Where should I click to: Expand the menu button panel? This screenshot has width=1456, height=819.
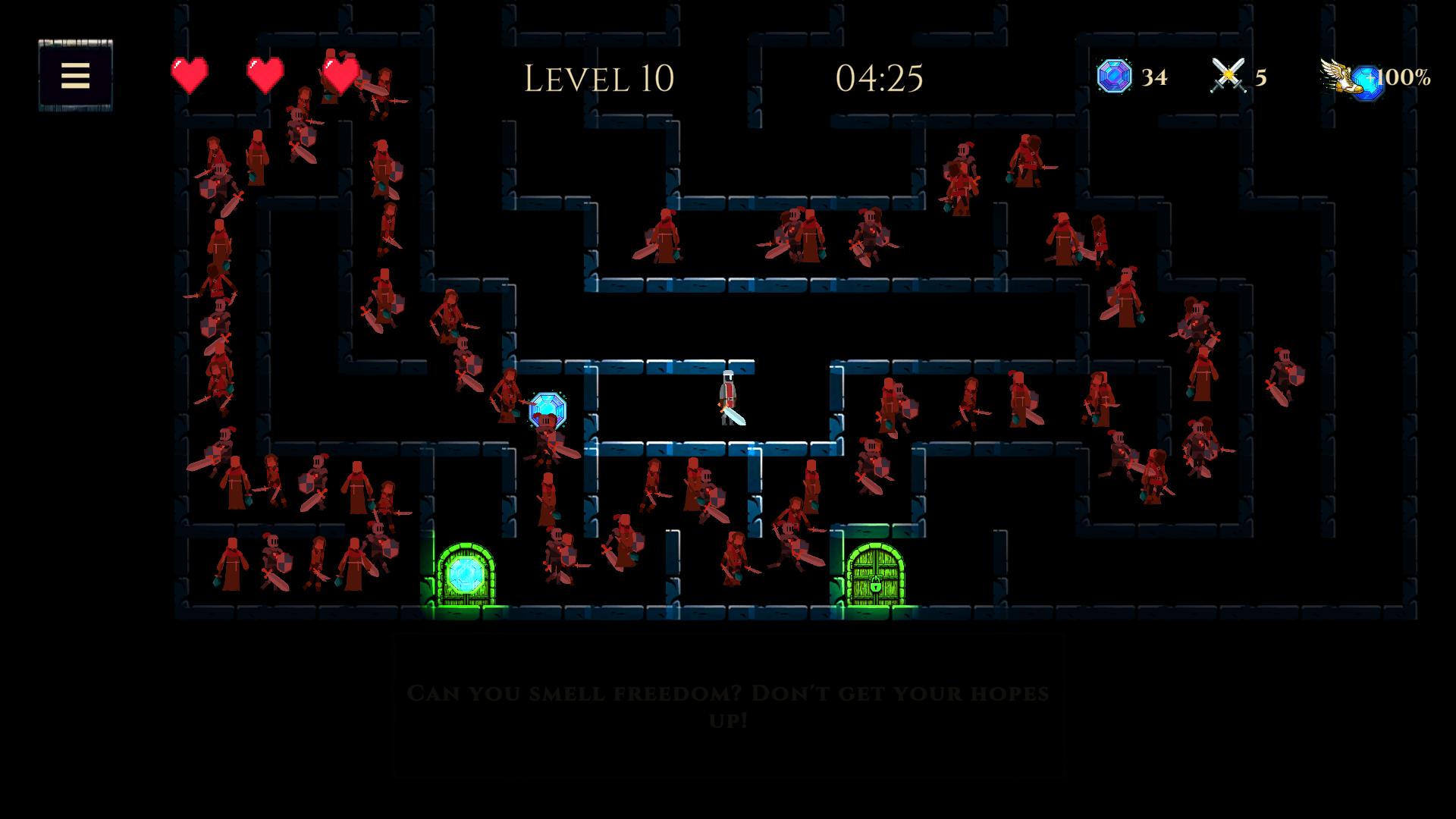75,77
